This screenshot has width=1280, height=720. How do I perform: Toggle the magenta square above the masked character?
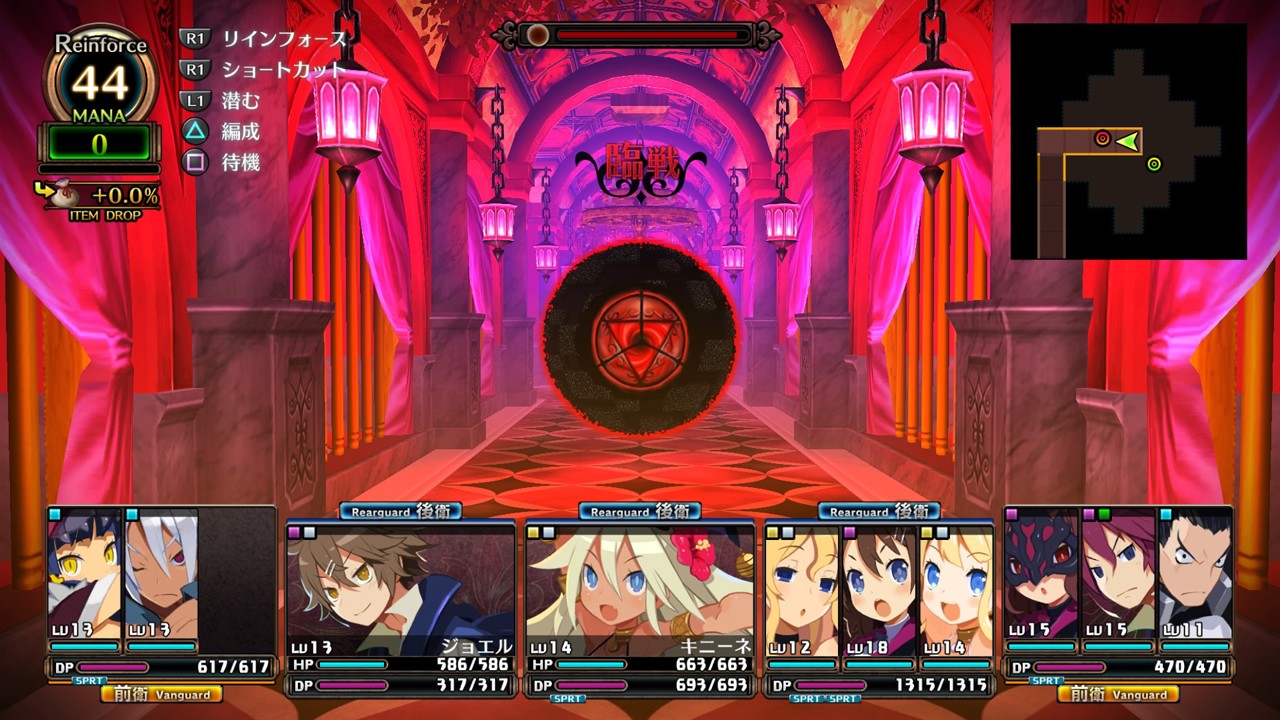tap(1011, 516)
